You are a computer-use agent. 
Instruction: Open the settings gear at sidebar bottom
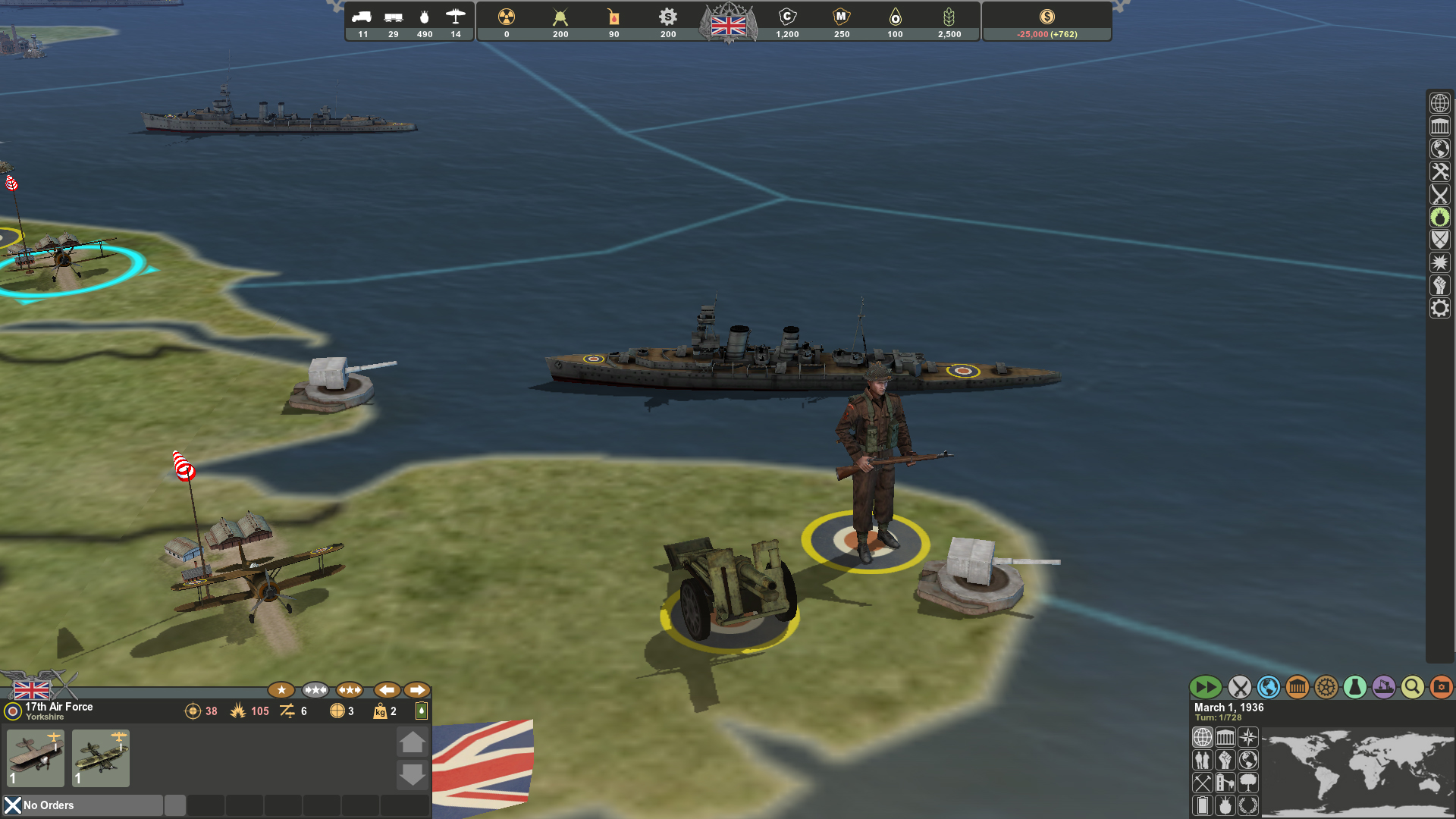1440,308
